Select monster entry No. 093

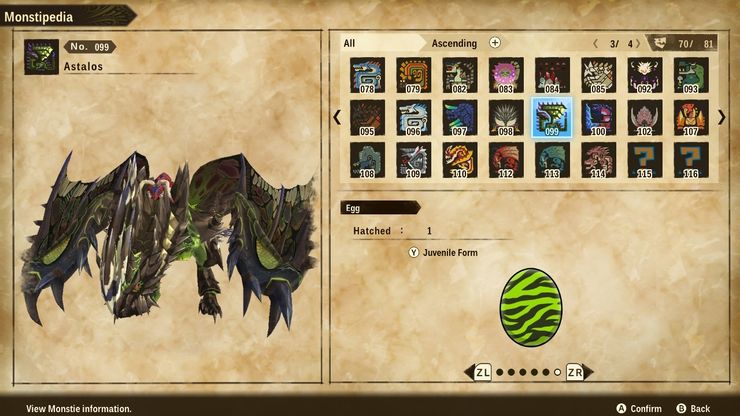(x=691, y=74)
